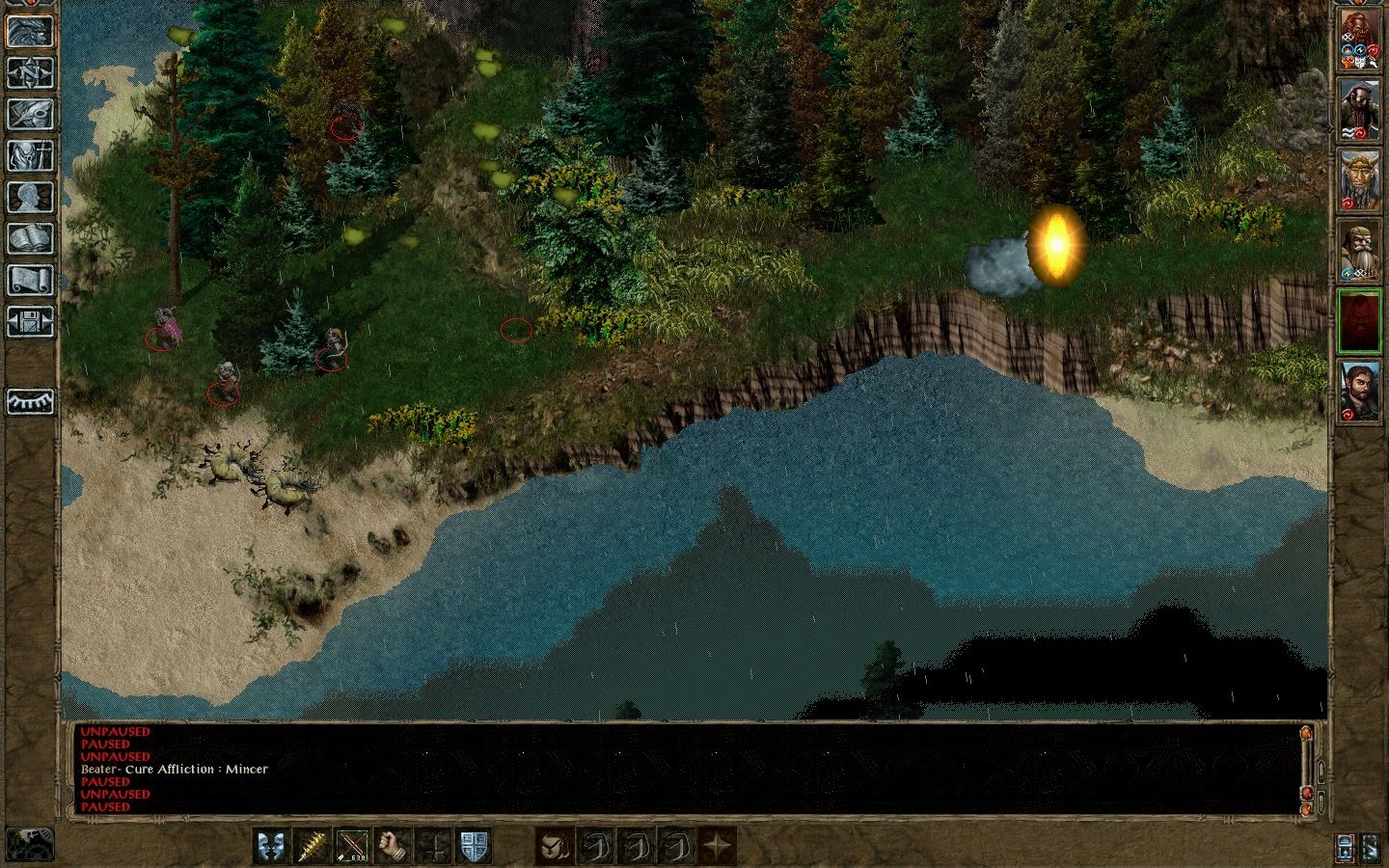
Task: Open the options and save disk button
Action: (x=30, y=321)
